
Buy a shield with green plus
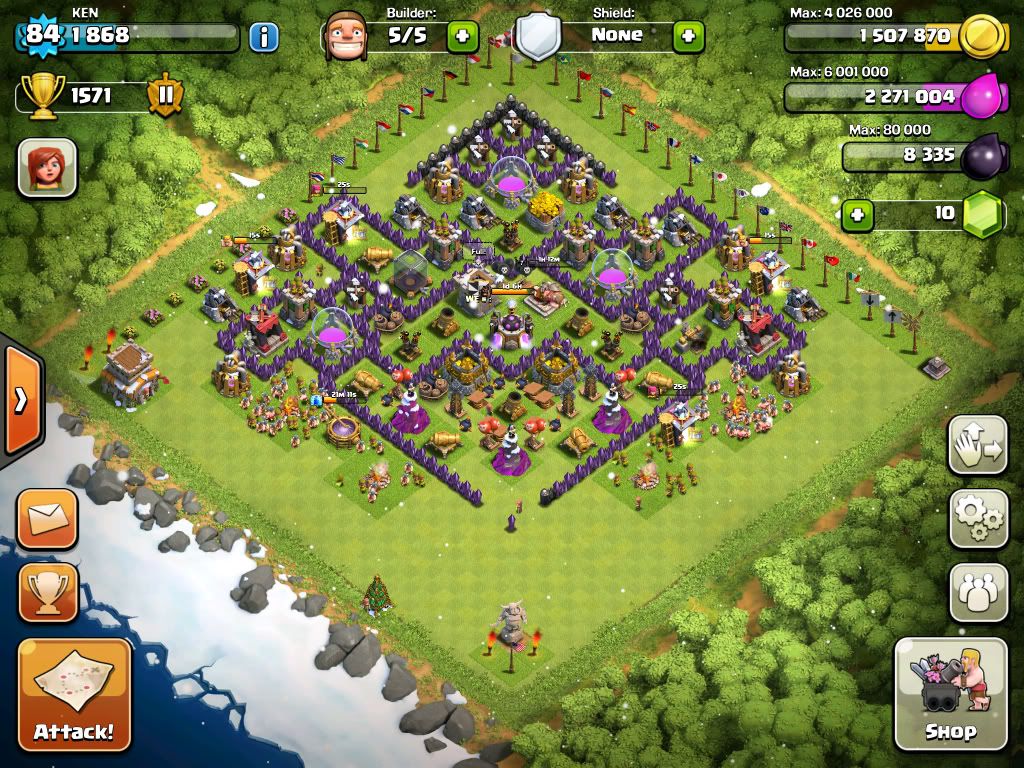[688, 37]
